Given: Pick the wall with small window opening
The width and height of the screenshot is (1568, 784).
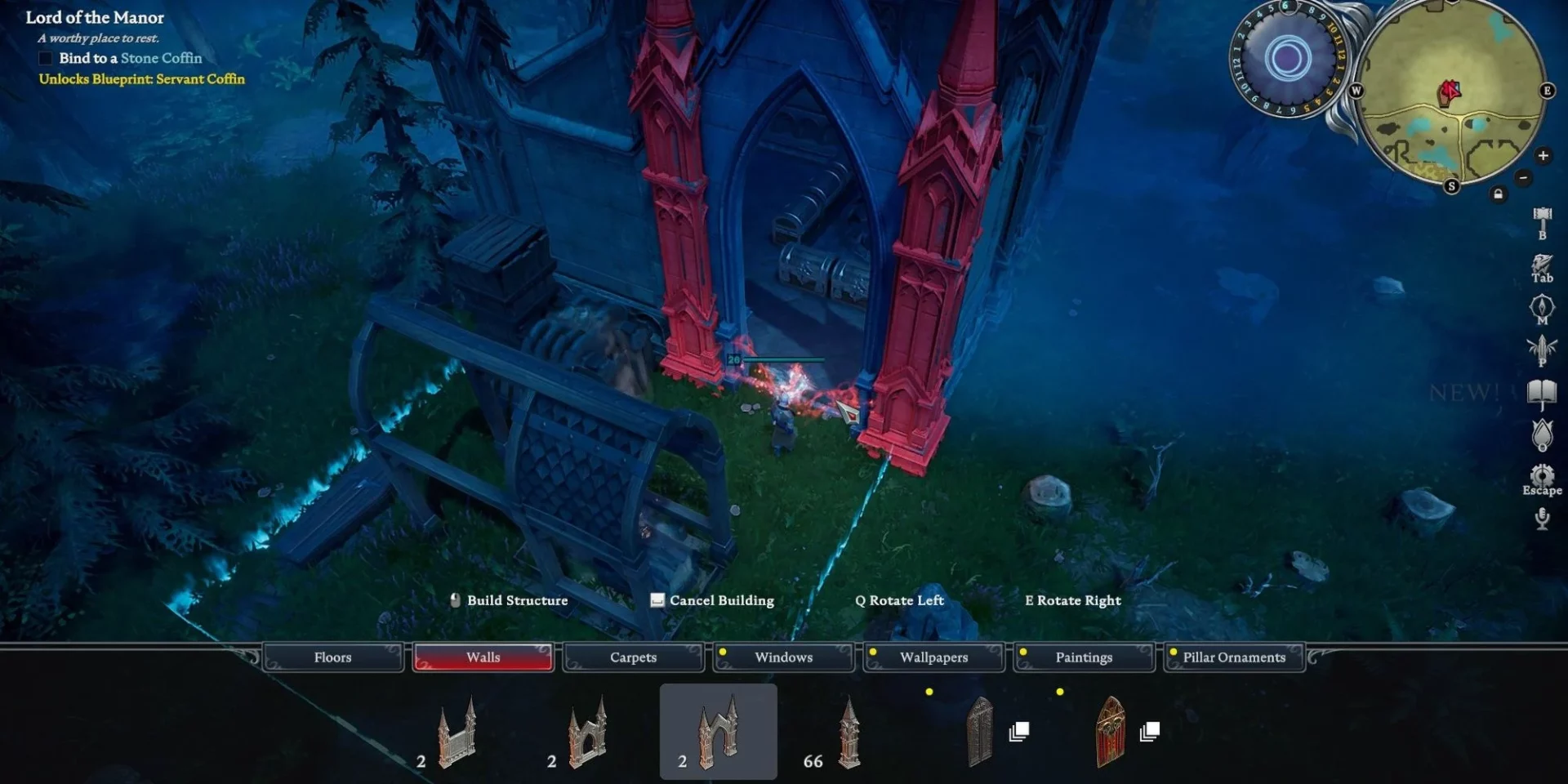Looking at the screenshot, I should point(587,733).
